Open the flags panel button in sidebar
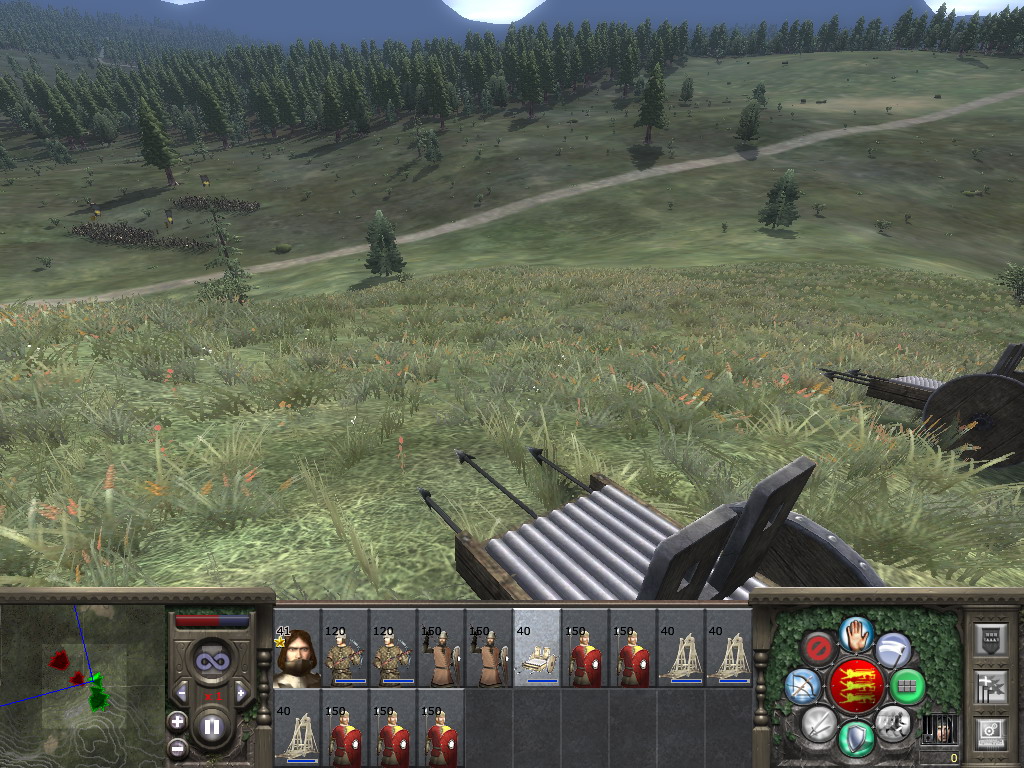Screen dimensions: 1024x768 [990, 686]
